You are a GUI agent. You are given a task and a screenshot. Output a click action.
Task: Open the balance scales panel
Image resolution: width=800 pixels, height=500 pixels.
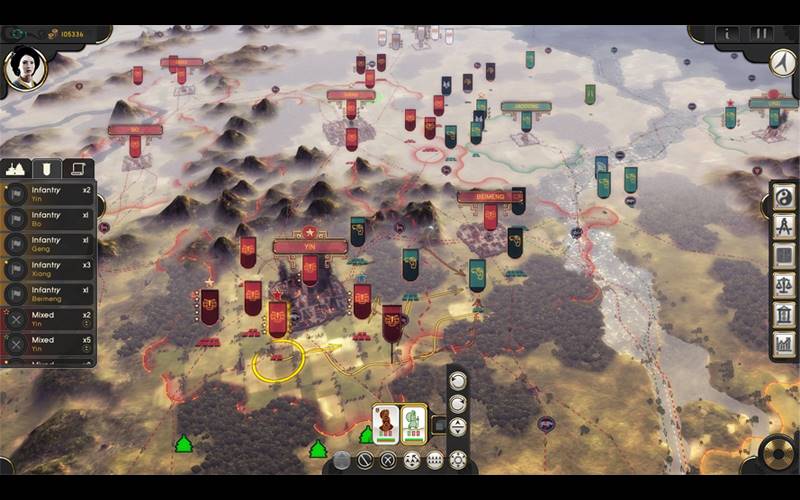pos(784,285)
